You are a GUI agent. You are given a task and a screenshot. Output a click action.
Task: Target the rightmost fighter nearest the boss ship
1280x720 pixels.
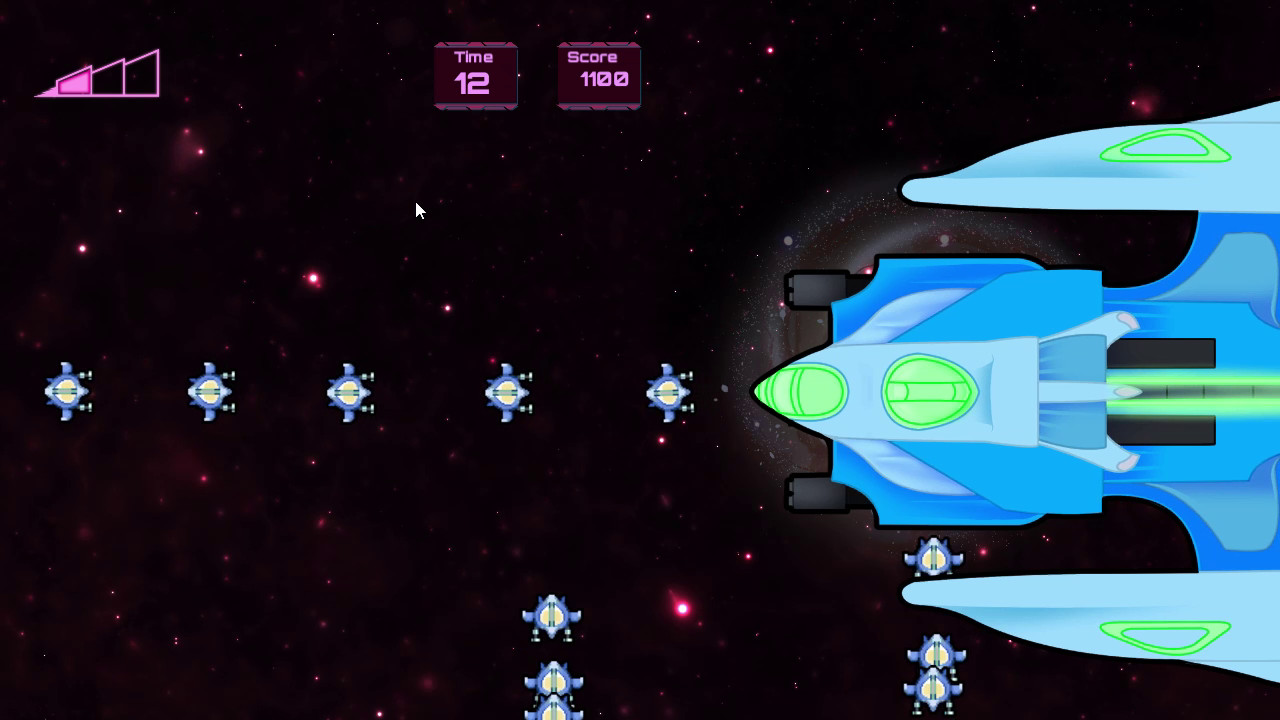click(668, 393)
